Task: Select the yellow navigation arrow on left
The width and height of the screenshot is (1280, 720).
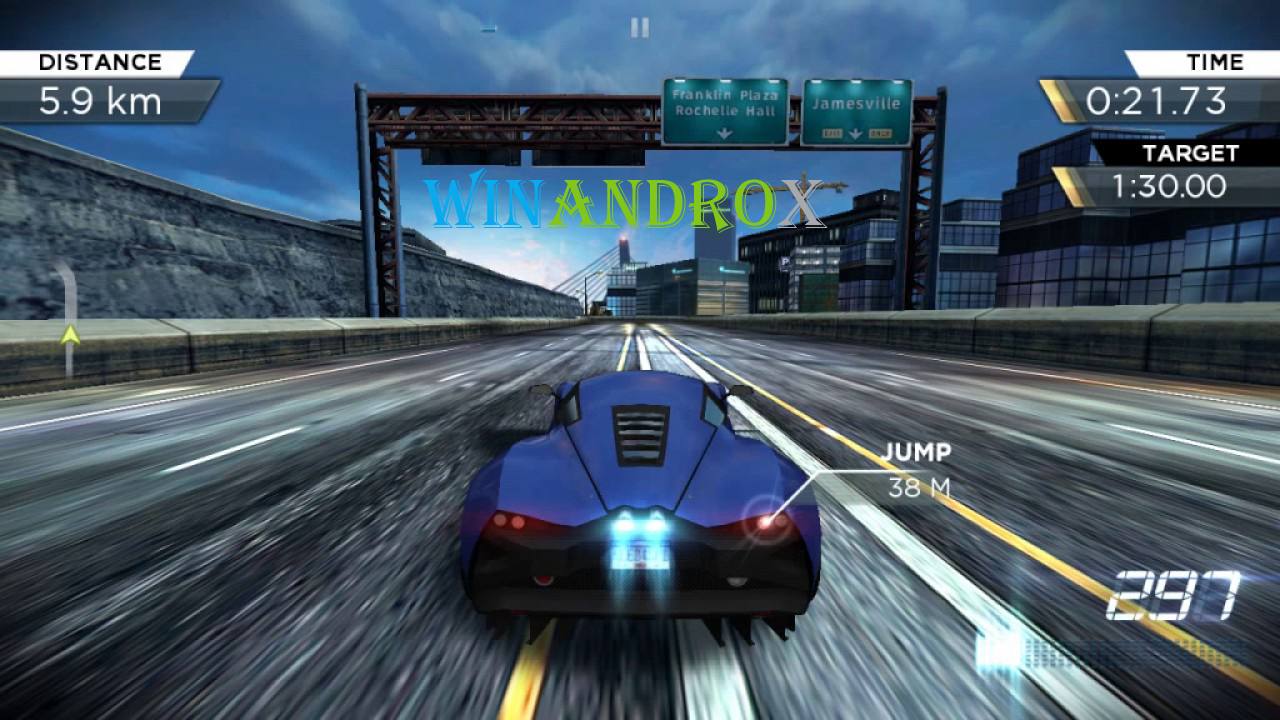Action: coord(70,337)
